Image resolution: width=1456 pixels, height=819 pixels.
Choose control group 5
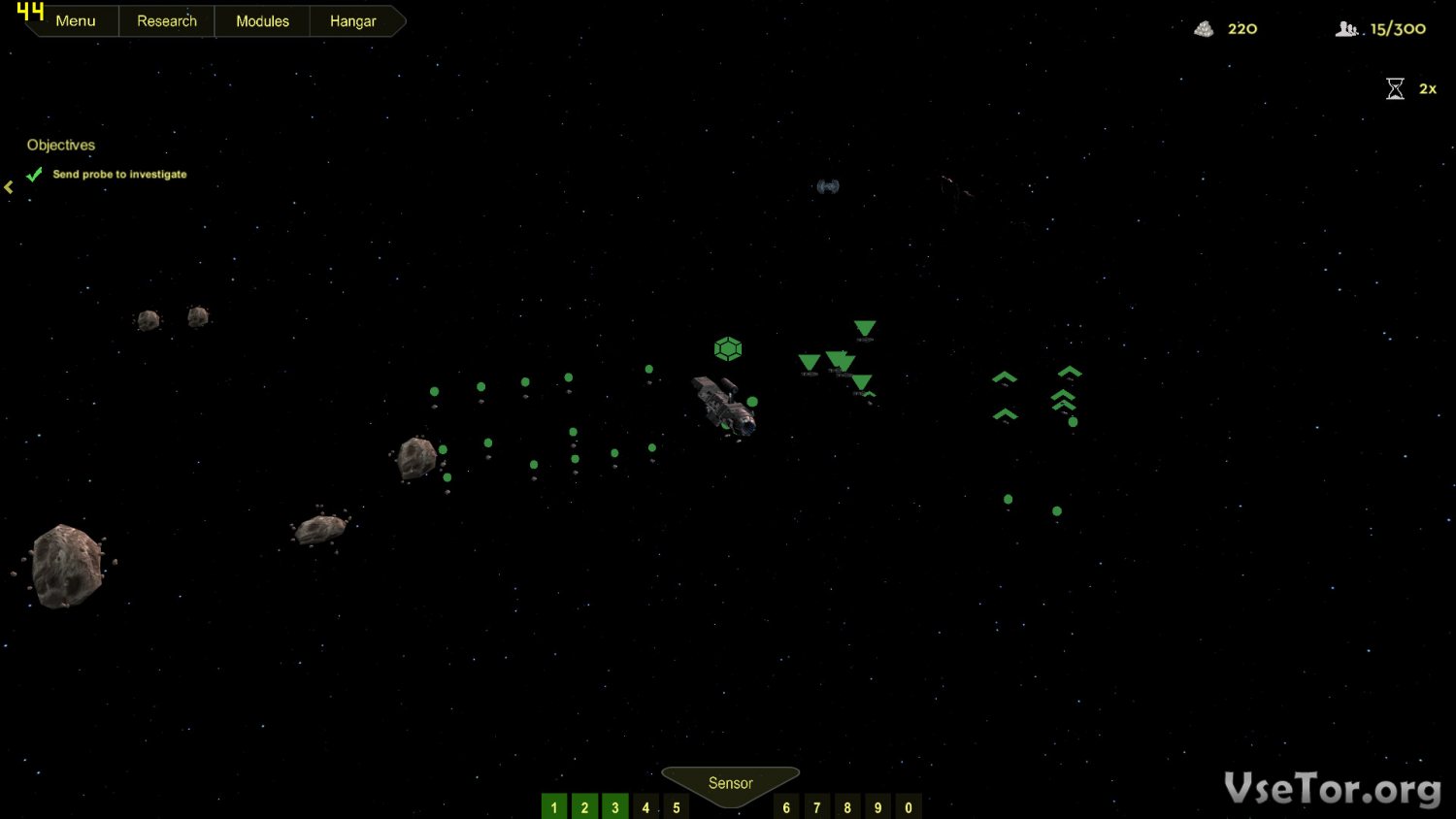click(x=677, y=807)
